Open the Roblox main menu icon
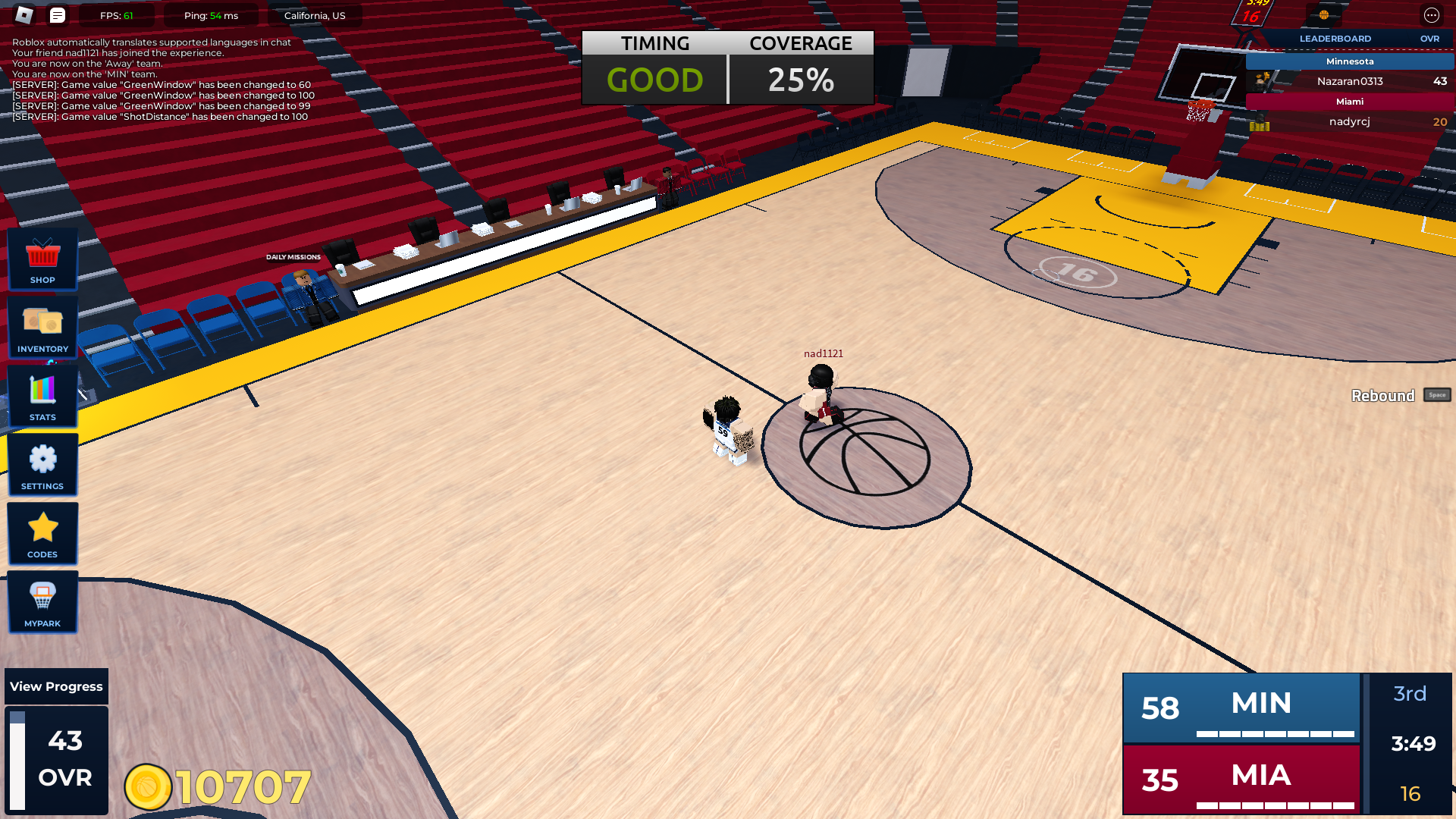Screen dimensions: 1456x819 tap(24, 15)
